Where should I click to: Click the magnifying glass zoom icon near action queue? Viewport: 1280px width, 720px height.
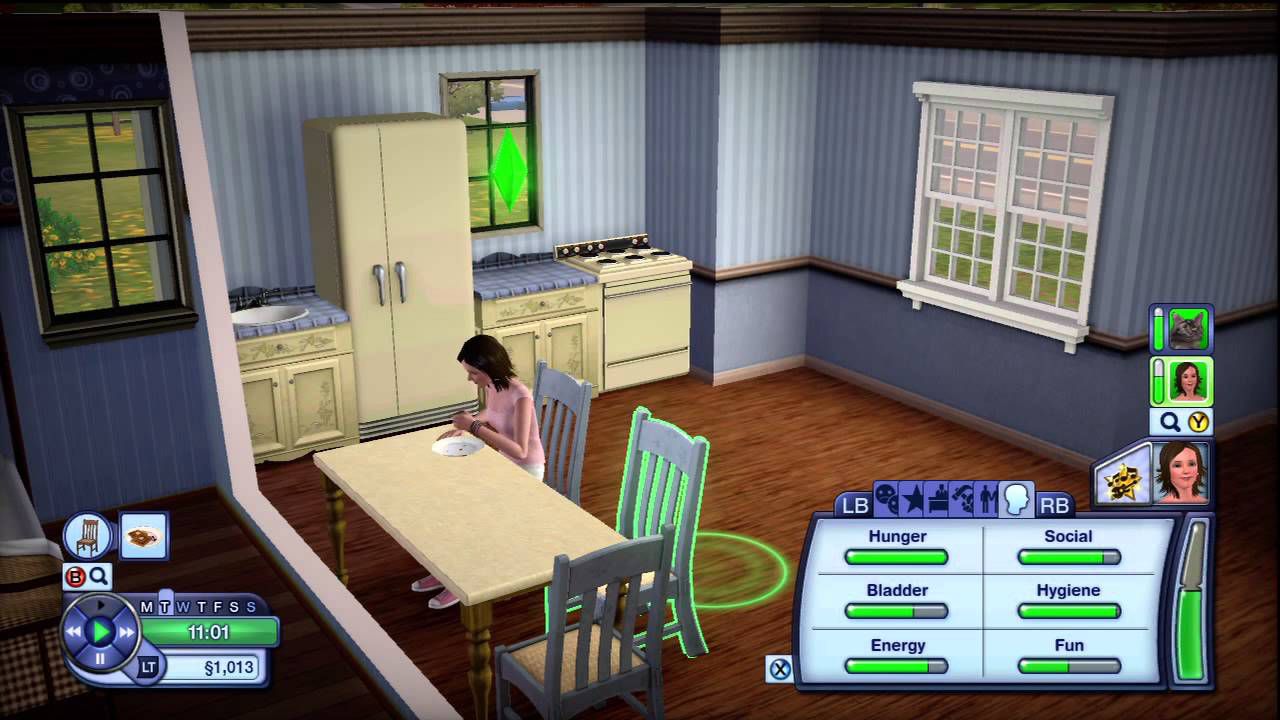point(97,576)
